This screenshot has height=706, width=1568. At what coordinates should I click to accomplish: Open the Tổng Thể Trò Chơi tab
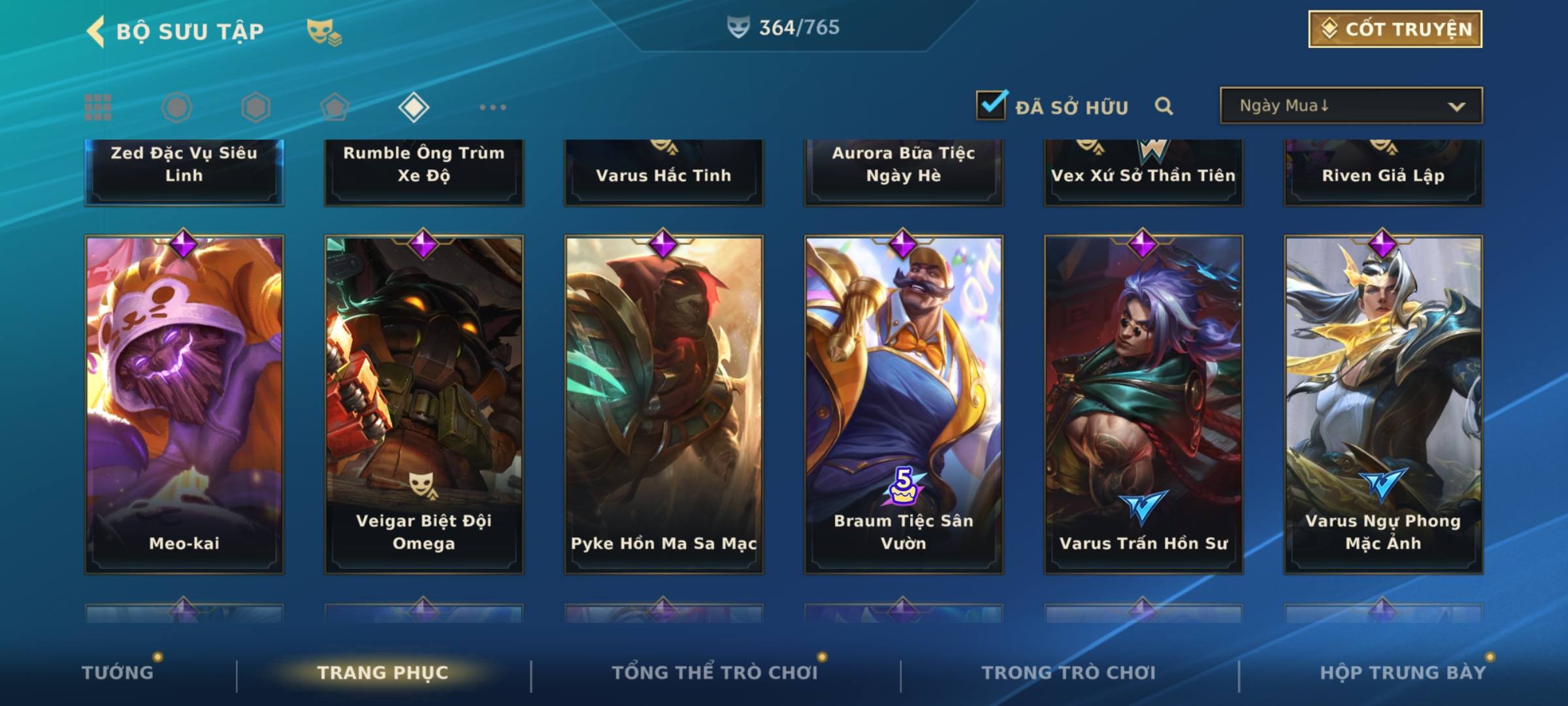715,673
